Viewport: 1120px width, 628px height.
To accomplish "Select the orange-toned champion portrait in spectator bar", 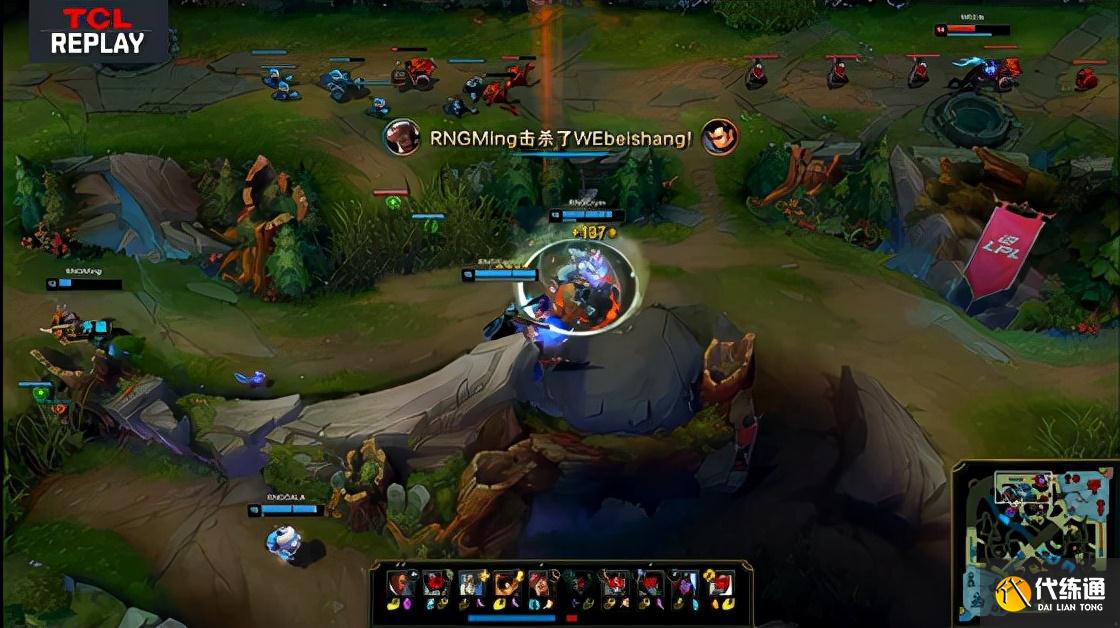I will tap(507, 583).
